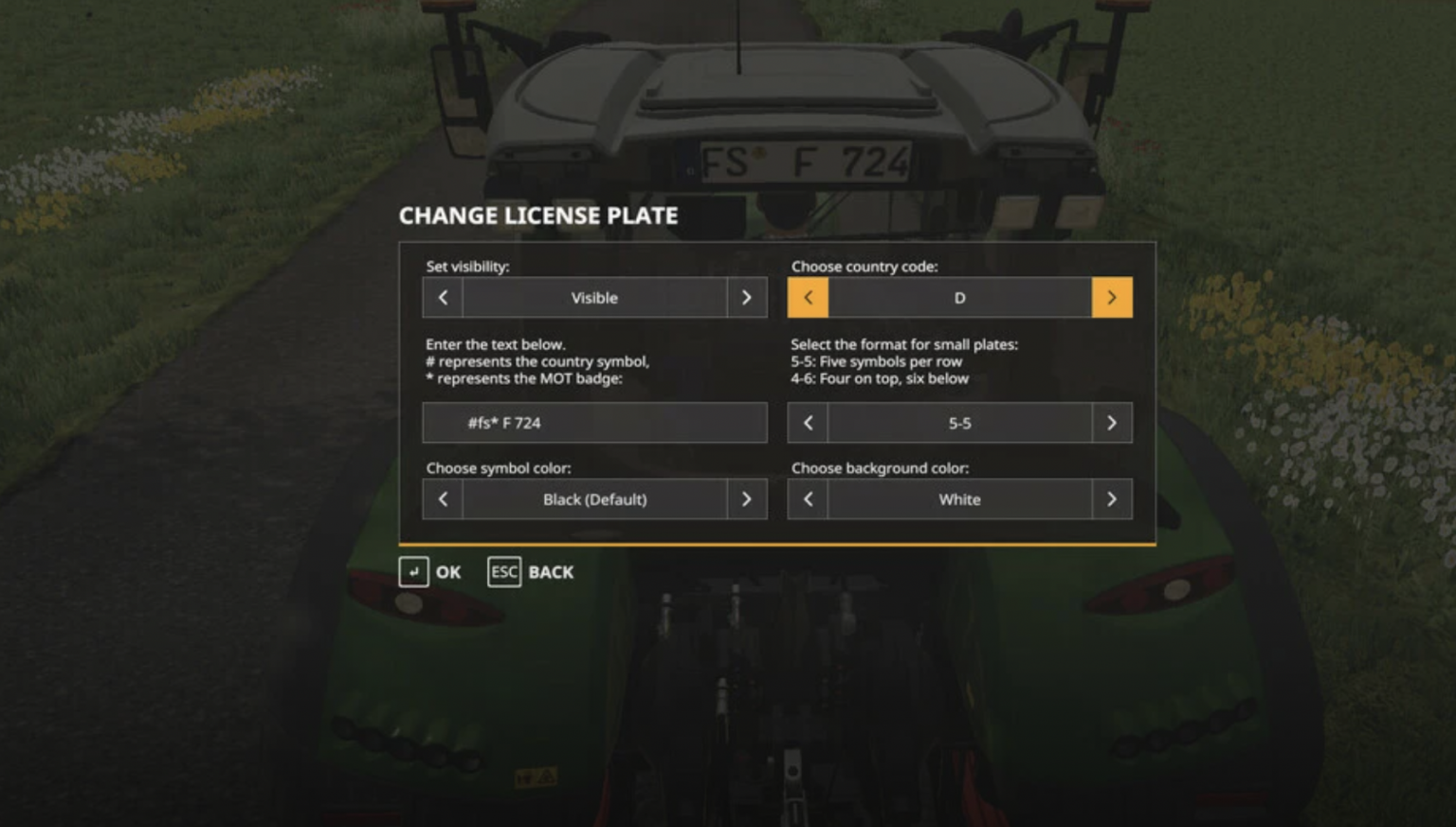Choose the next symbol color
This screenshot has width=1456, height=827.
point(747,499)
